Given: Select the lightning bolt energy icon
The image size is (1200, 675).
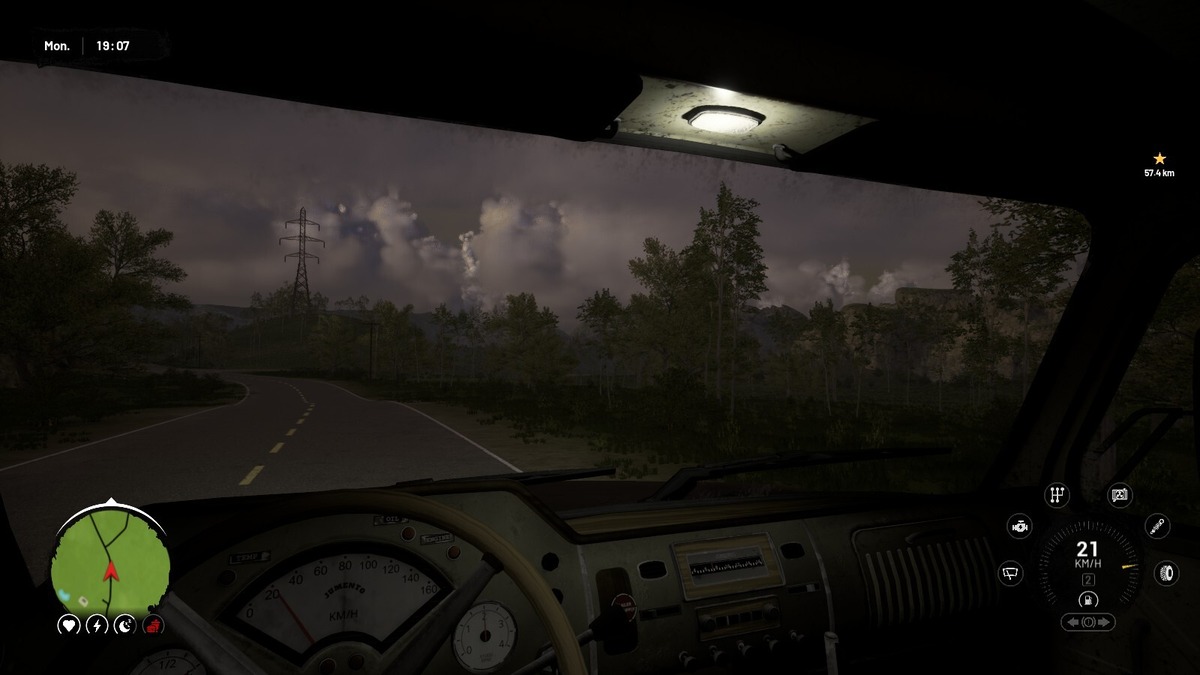Looking at the screenshot, I should 97,626.
